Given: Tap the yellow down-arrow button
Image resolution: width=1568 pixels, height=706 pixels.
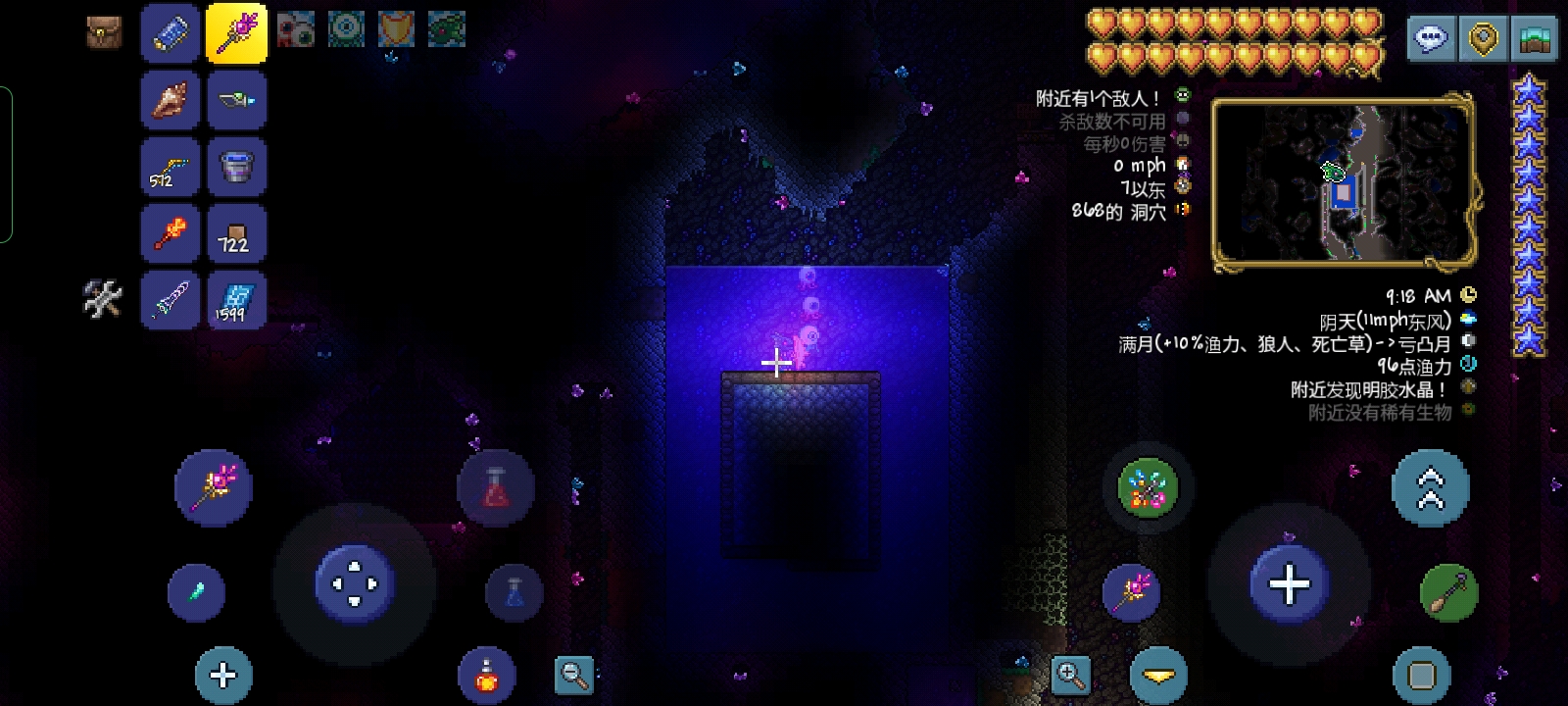Looking at the screenshot, I should [x=1158, y=675].
